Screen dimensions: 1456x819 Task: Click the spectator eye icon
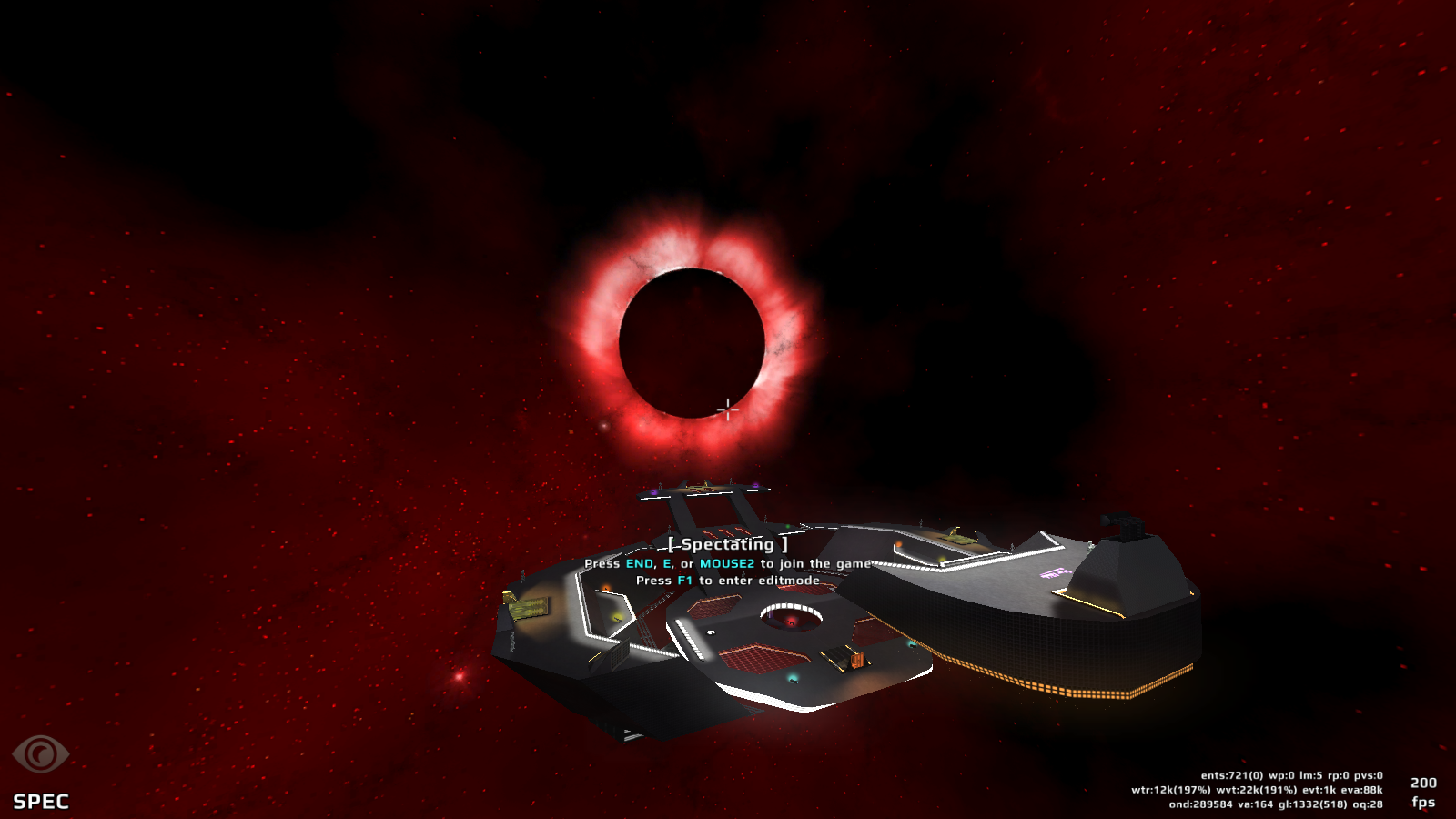40,754
